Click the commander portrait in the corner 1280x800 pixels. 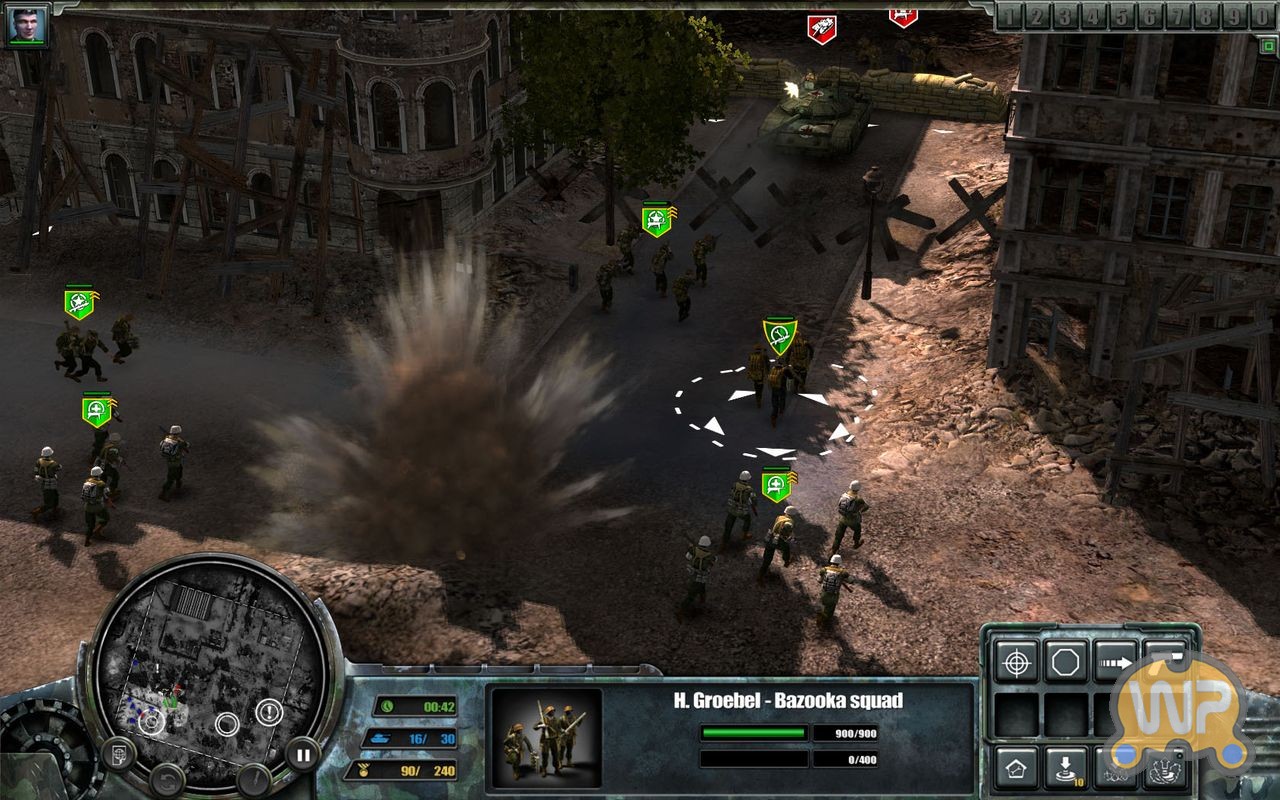tap(26, 27)
